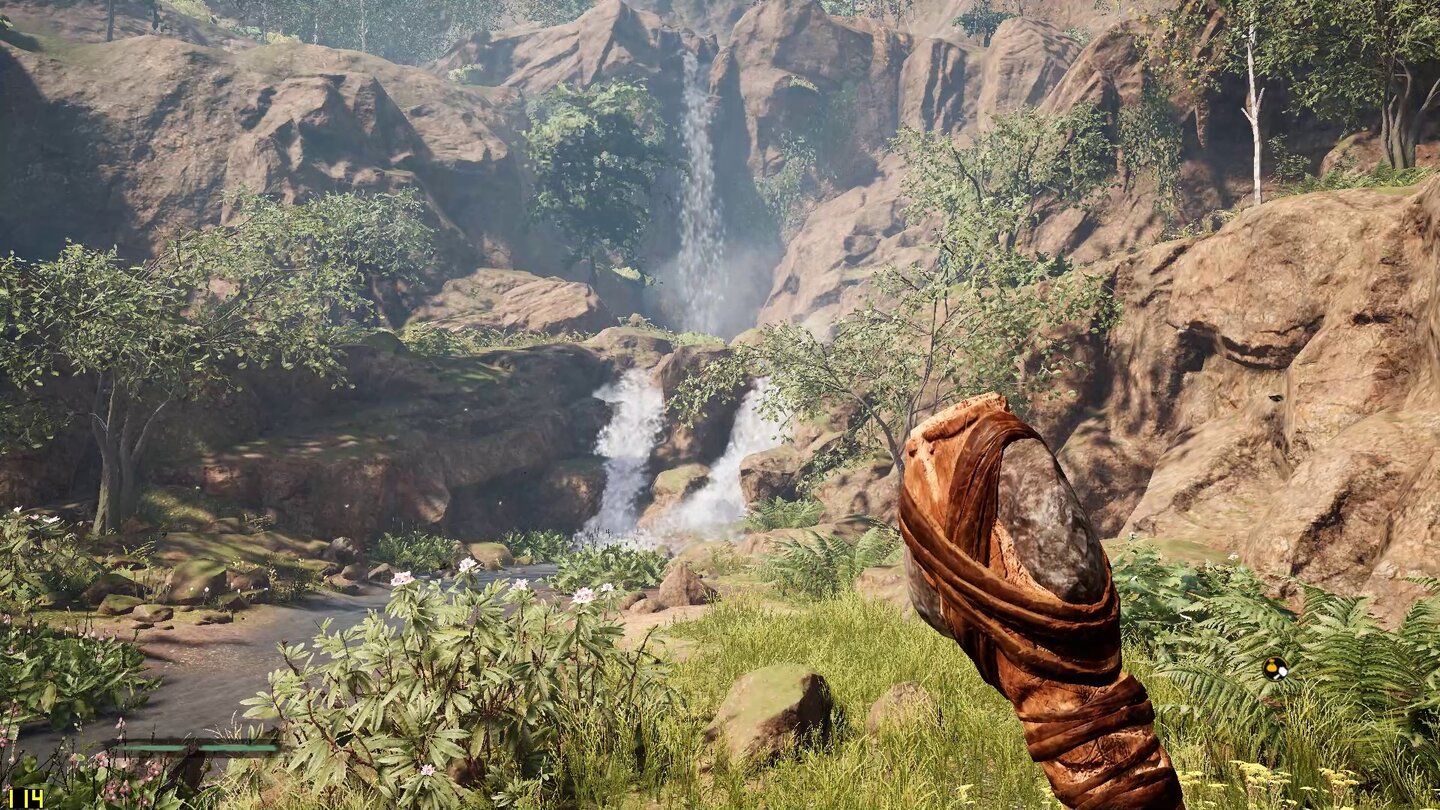Click the equipped stone club weapon
This screenshot has height=810, width=1440.
pyautogui.click(x=1030, y=600)
